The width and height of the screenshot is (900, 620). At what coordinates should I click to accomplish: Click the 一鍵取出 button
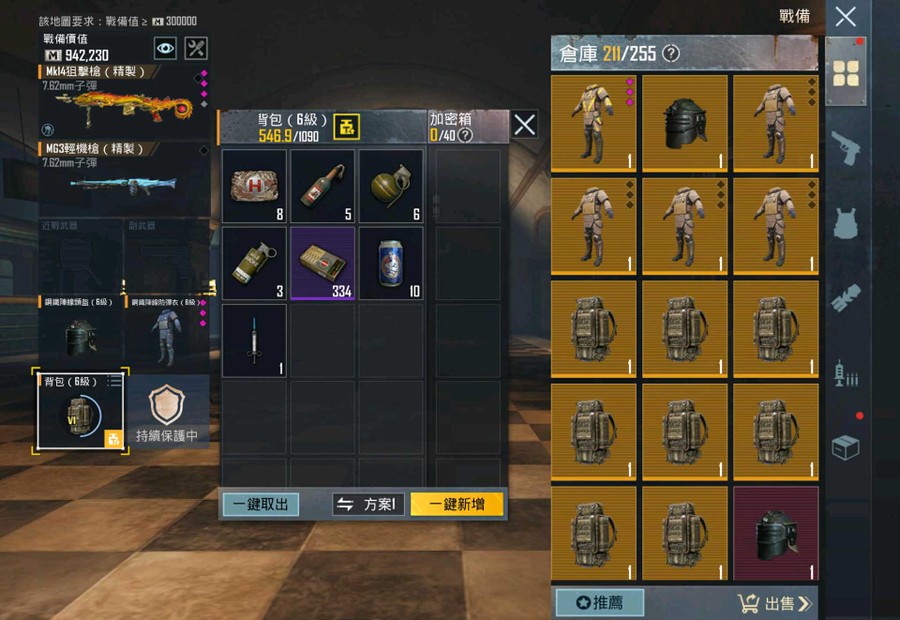point(260,504)
